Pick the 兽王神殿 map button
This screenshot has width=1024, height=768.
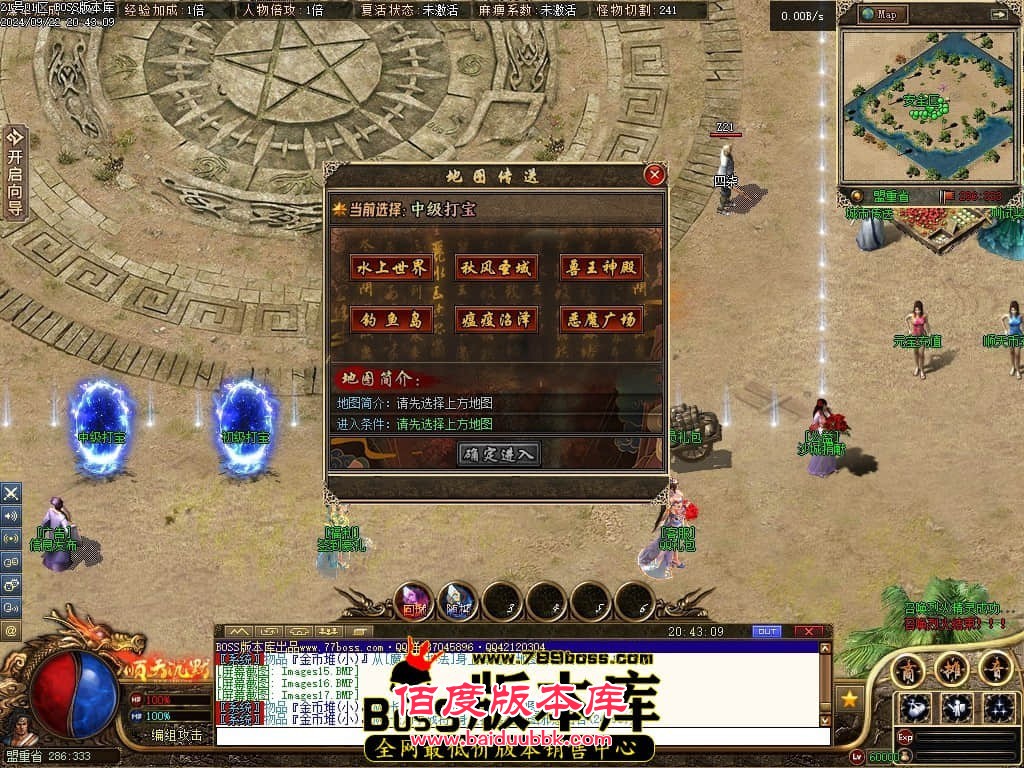pyautogui.click(x=601, y=267)
